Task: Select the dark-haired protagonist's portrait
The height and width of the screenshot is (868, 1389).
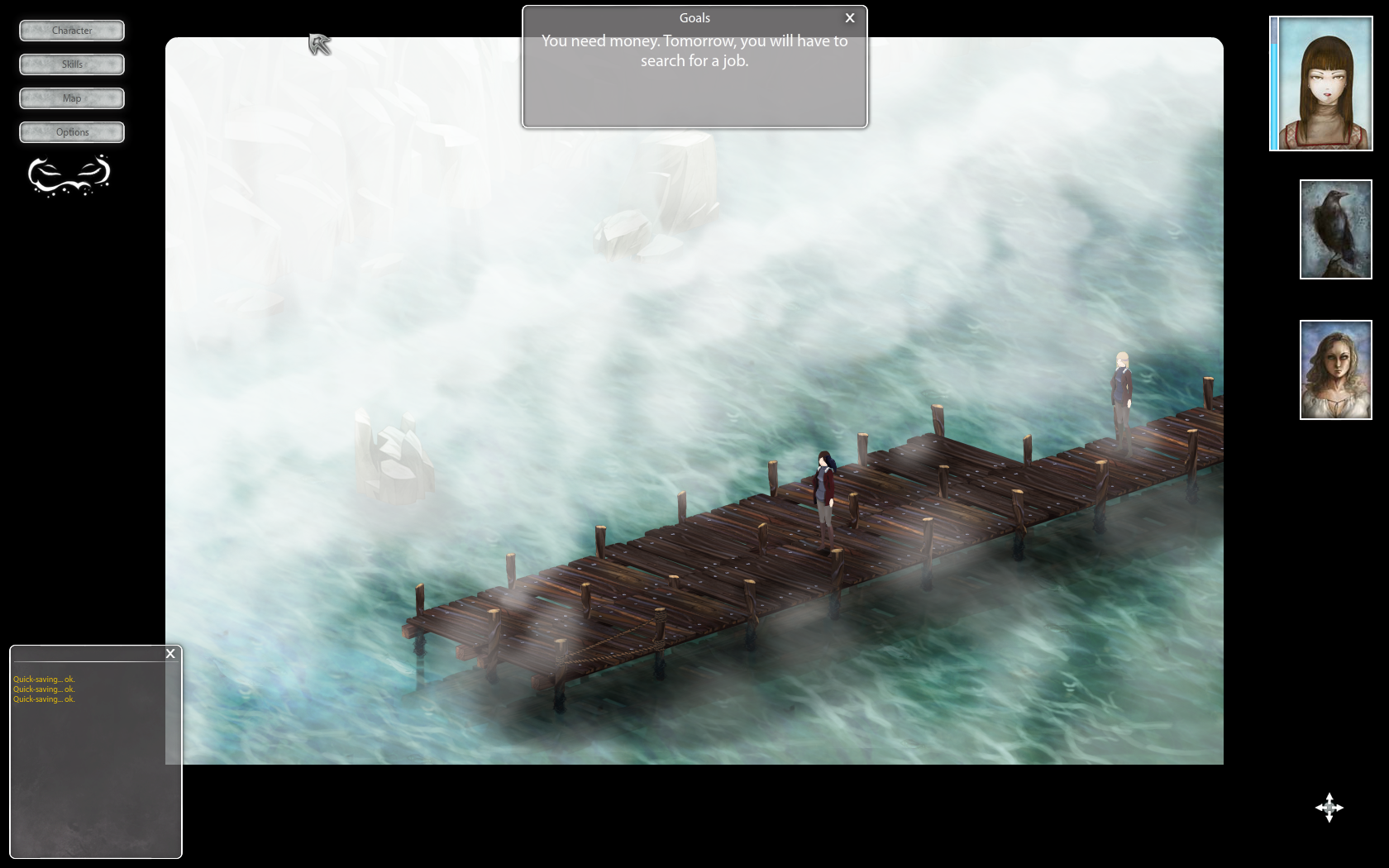Action: [1320, 82]
